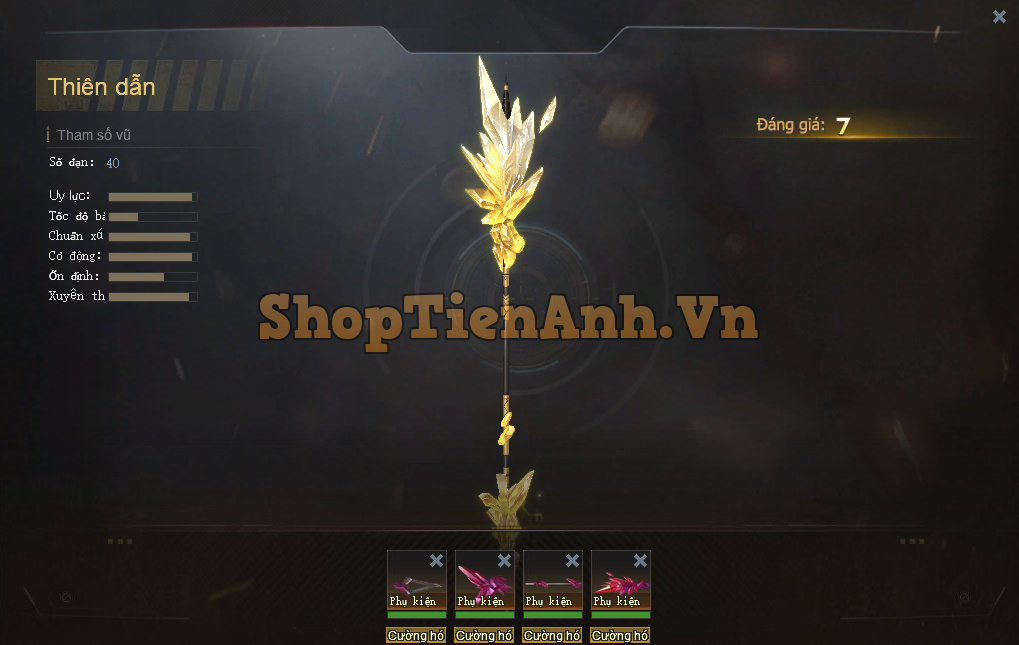The image size is (1019, 645).
Task: Choose the thin spear shaft accessory slot
Action: click(550, 583)
